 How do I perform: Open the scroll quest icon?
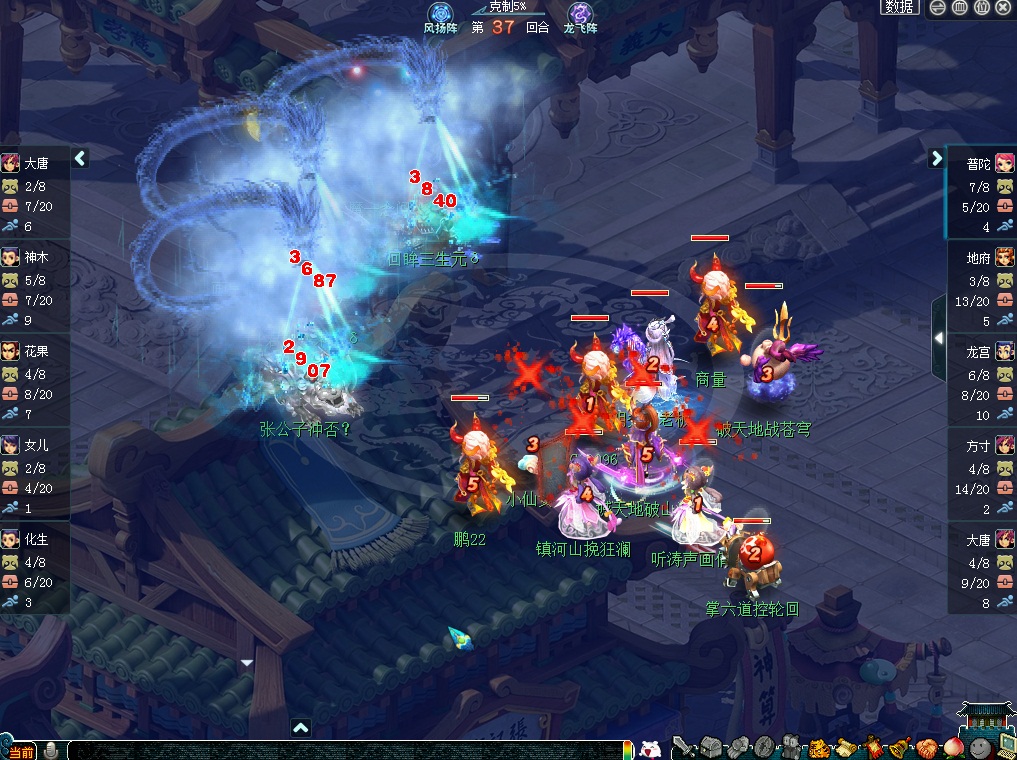[845, 747]
